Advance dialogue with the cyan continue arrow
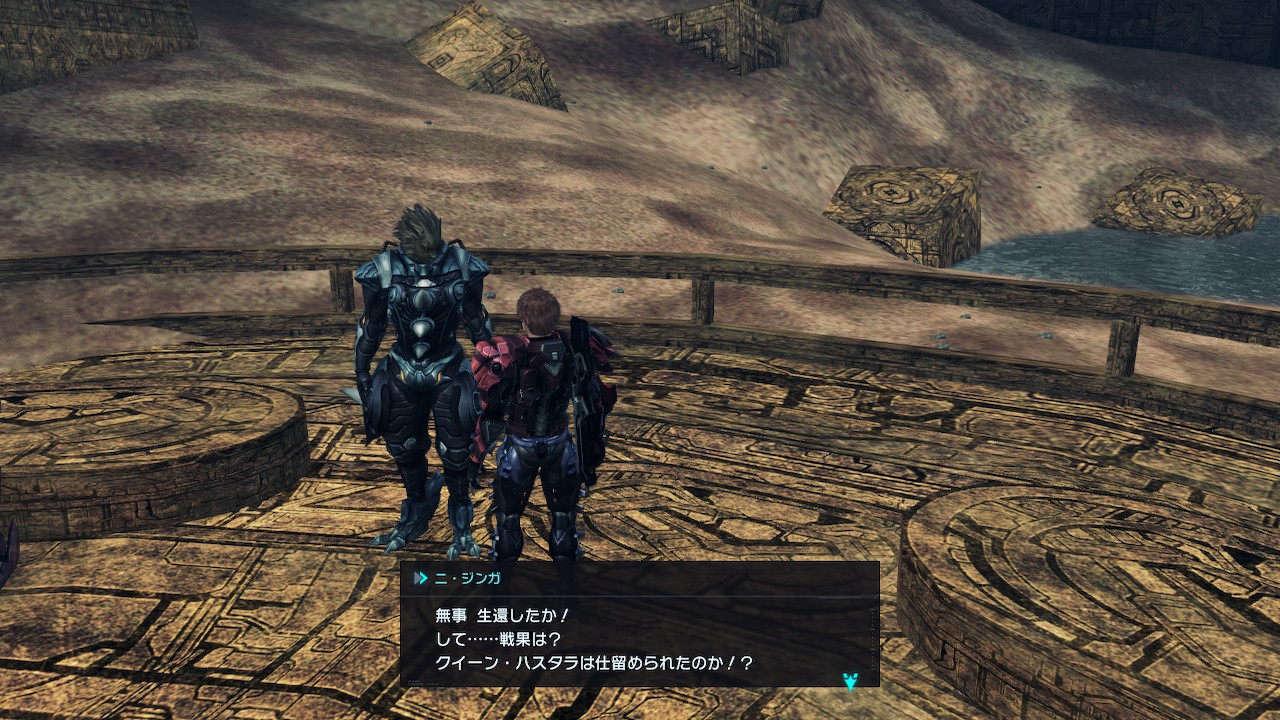Viewport: 1280px width, 720px height. pyautogui.click(x=850, y=681)
